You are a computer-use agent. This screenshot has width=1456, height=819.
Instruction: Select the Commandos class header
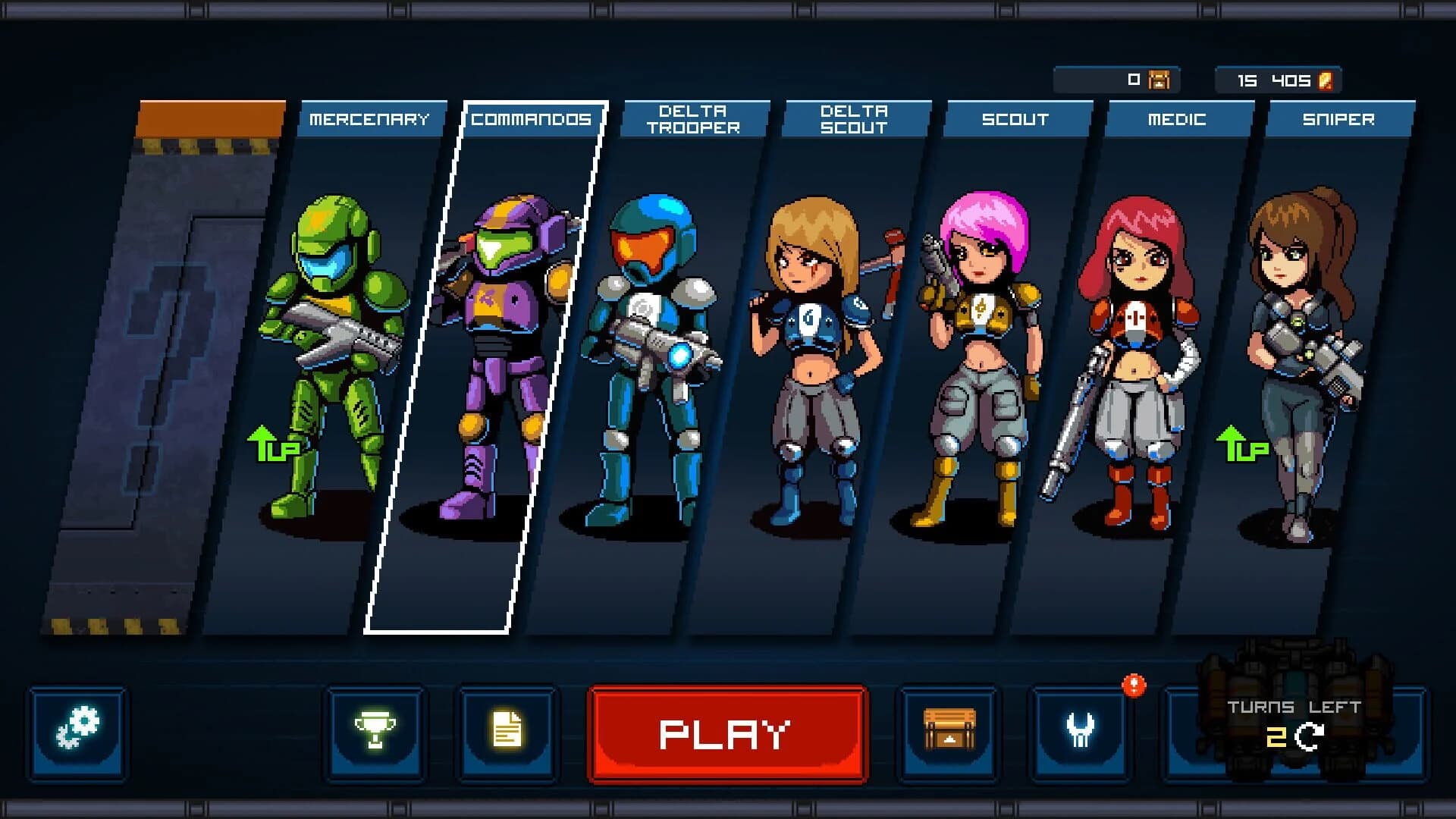(531, 119)
